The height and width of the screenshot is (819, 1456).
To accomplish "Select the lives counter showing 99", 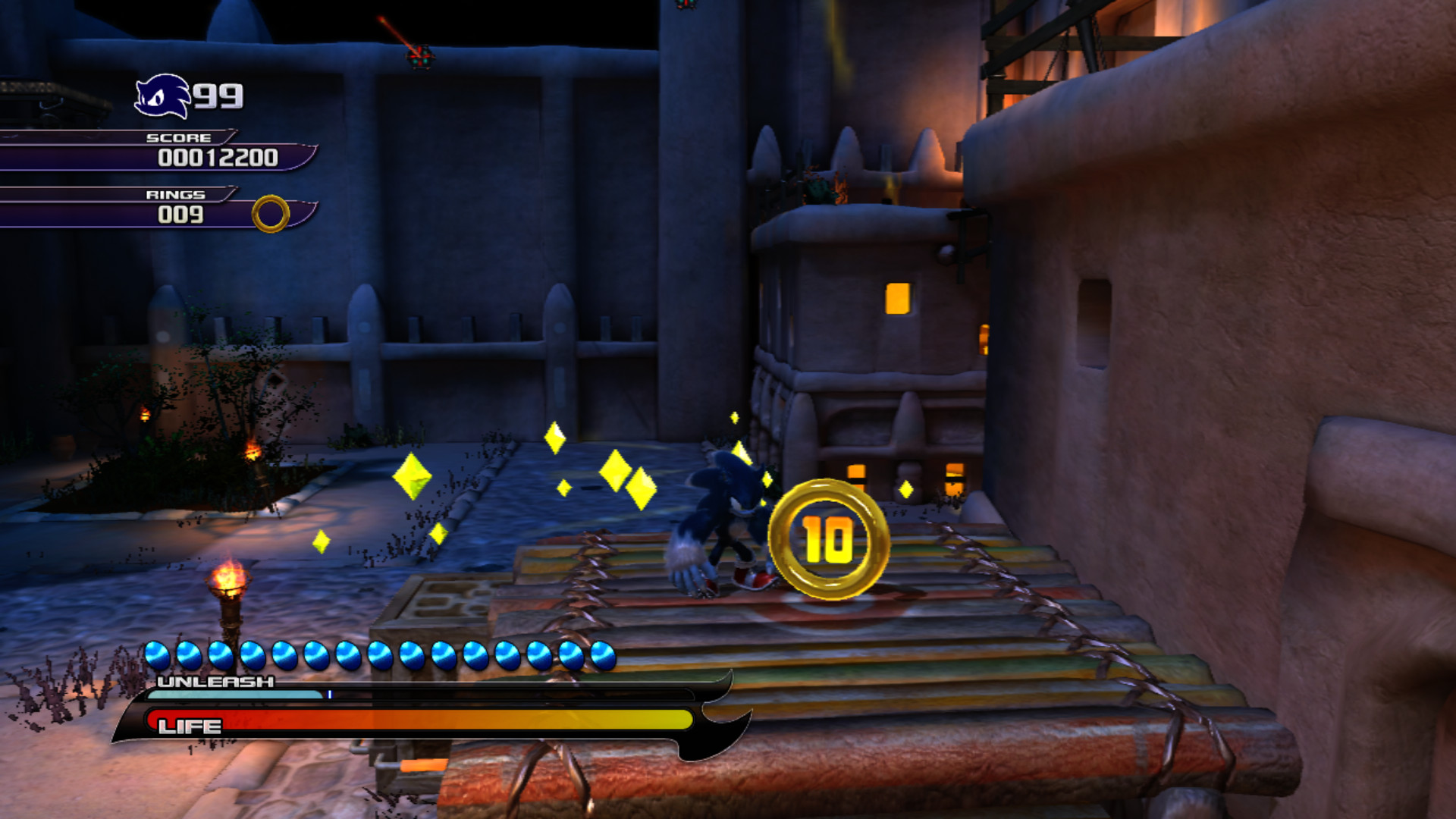I will [218, 95].
